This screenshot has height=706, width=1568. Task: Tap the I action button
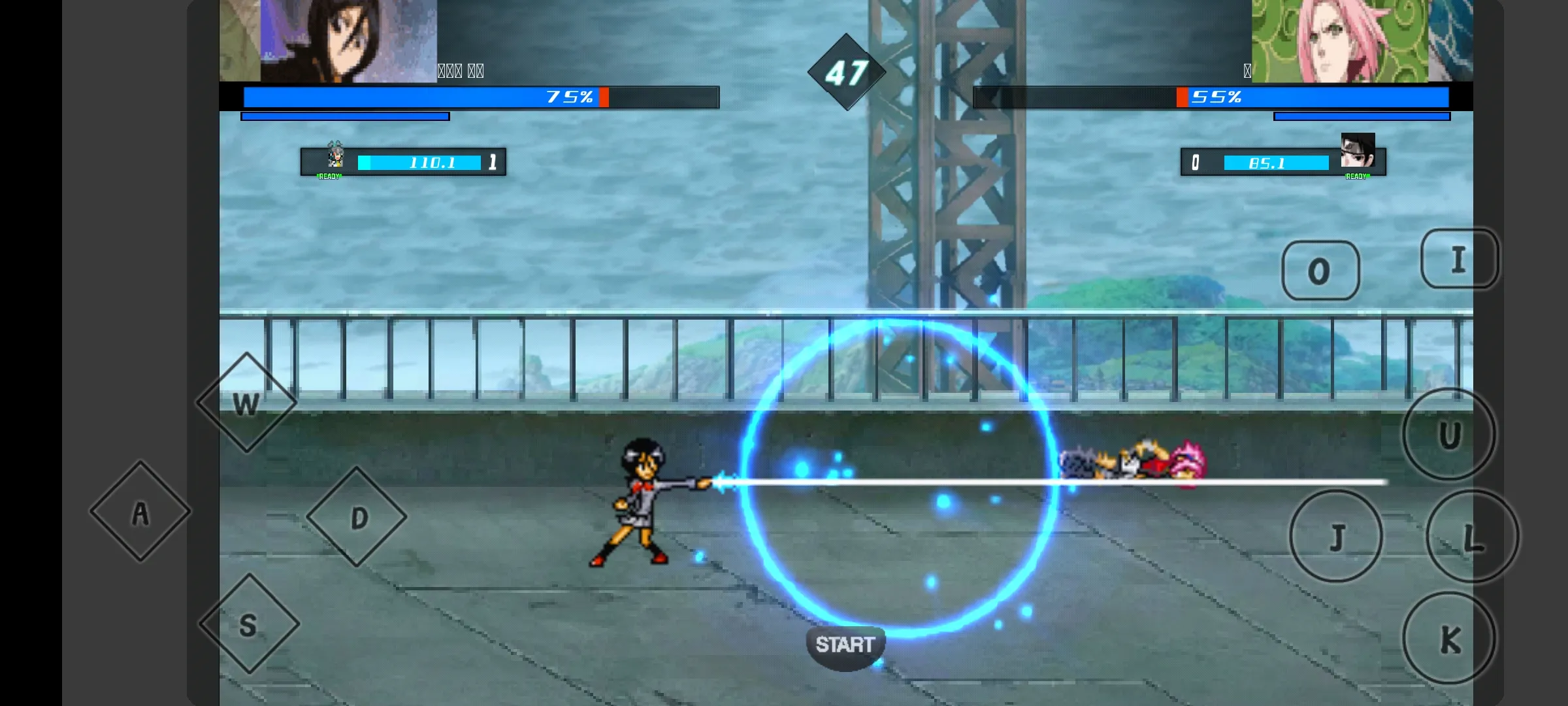point(1459,260)
